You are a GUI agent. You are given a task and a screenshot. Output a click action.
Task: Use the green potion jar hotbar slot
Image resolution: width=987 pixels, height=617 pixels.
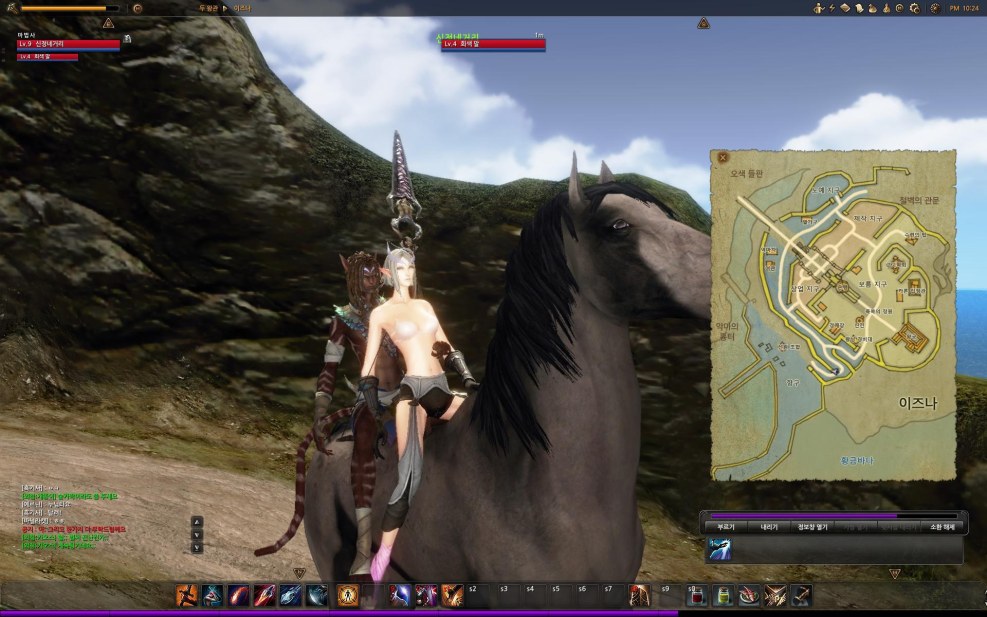pyautogui.click(x=722, y=596)
